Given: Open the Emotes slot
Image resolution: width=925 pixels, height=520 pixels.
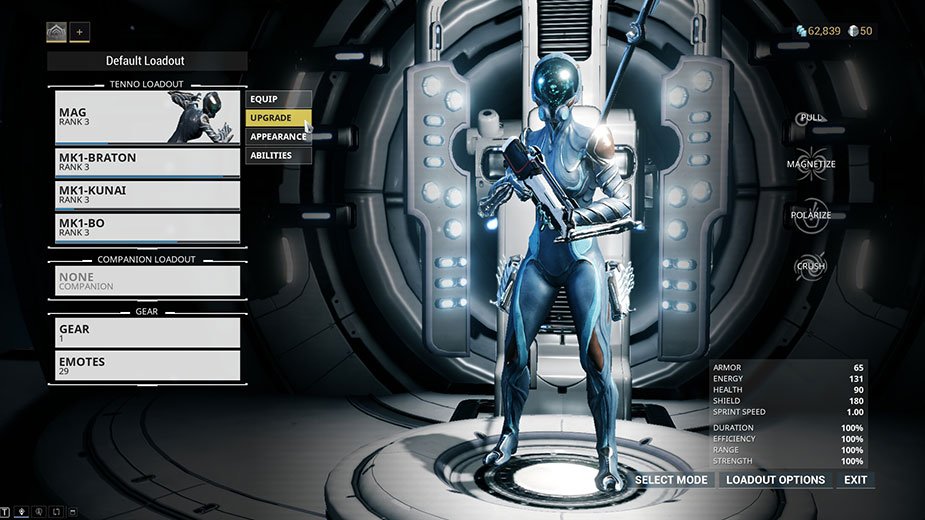Looking at the screenshot, I should point(147,366).
